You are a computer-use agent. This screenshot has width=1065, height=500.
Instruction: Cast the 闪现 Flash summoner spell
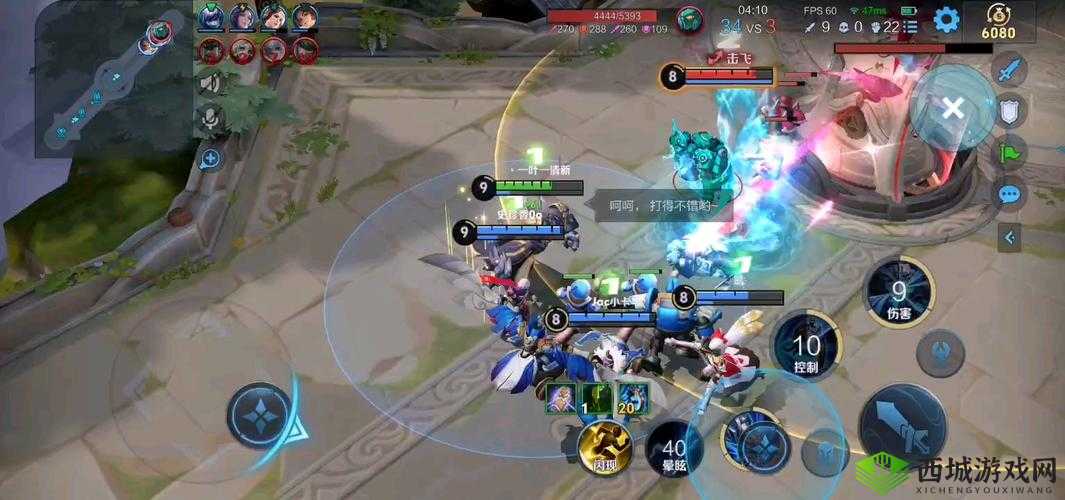607,445
